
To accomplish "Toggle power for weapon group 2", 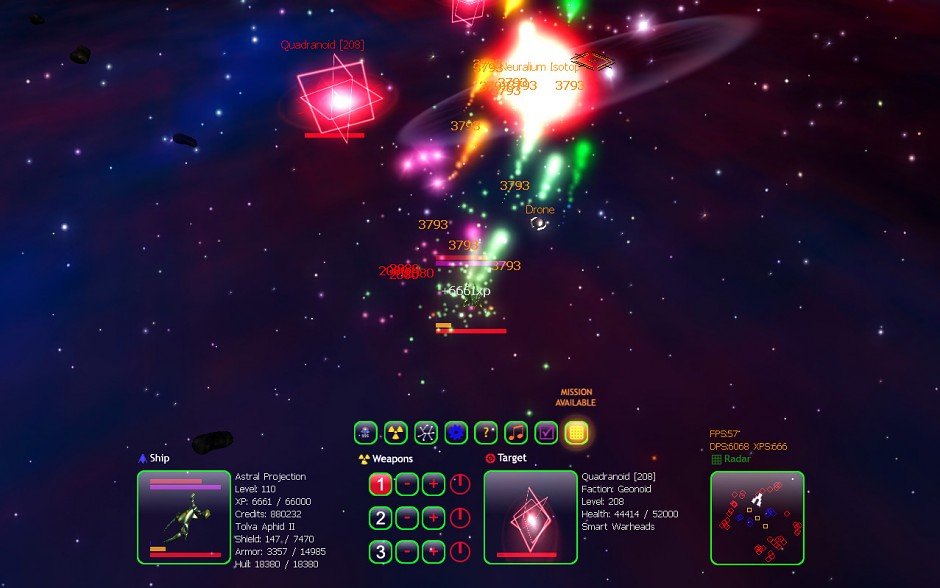I will 459,518.
